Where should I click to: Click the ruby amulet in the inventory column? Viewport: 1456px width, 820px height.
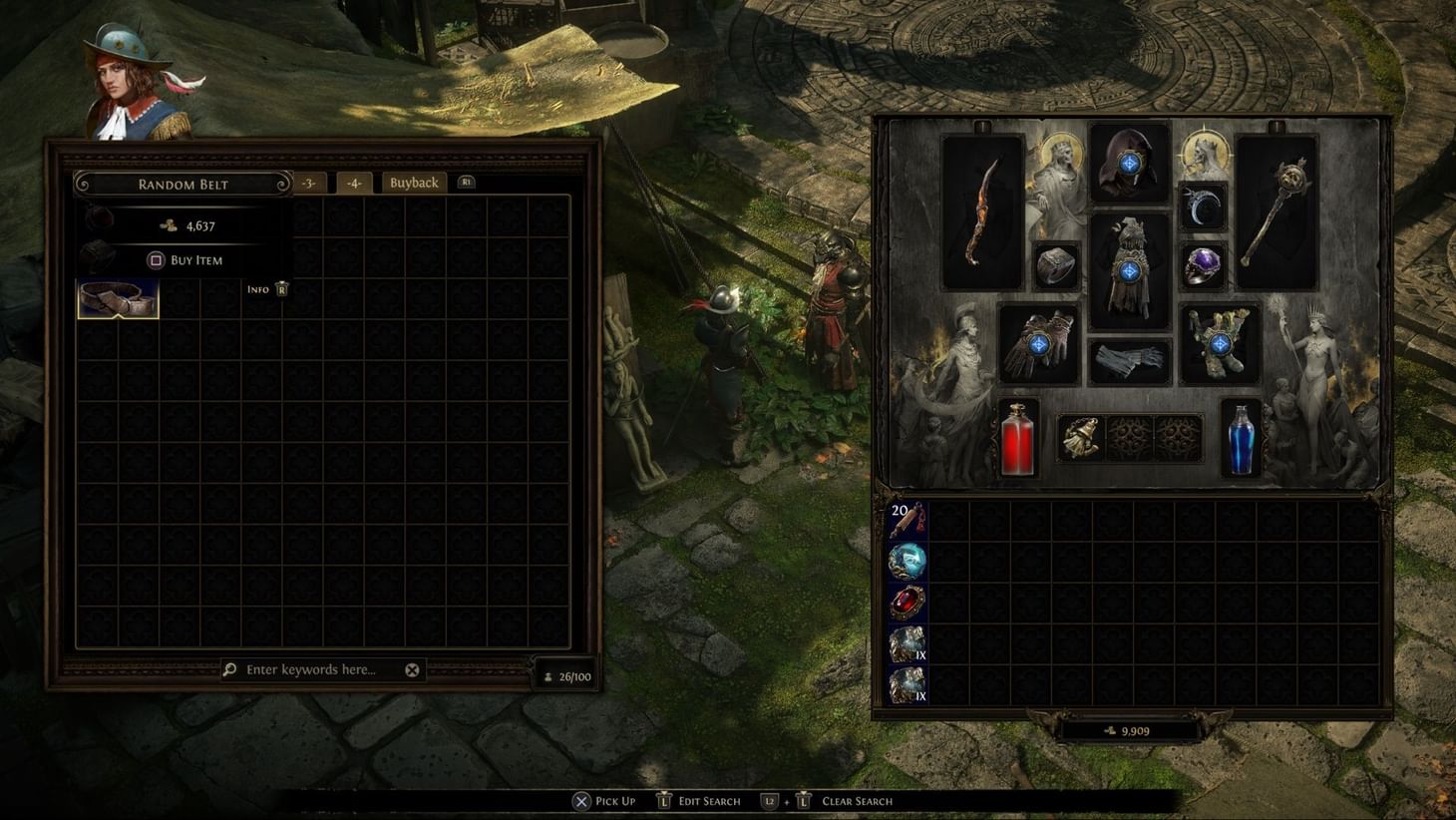910,604
